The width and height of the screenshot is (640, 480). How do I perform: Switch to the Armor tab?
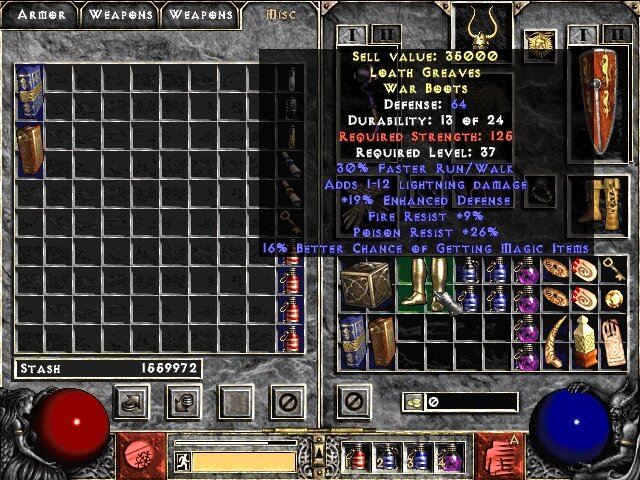pos(39,14)
